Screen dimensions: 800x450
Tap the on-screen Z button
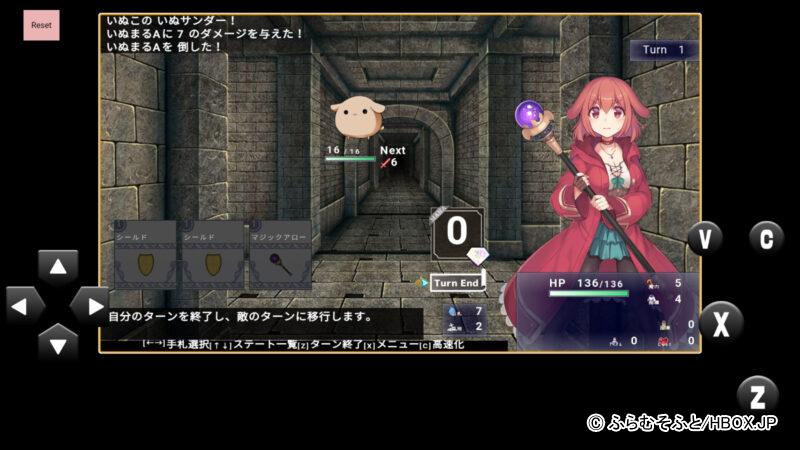coord(757,395)
